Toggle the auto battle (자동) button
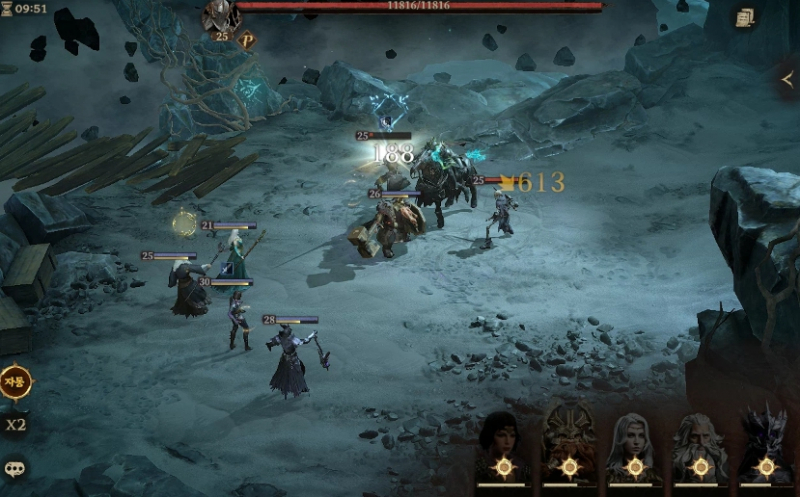This screenshot has width=800, height=497. point(15,381)
